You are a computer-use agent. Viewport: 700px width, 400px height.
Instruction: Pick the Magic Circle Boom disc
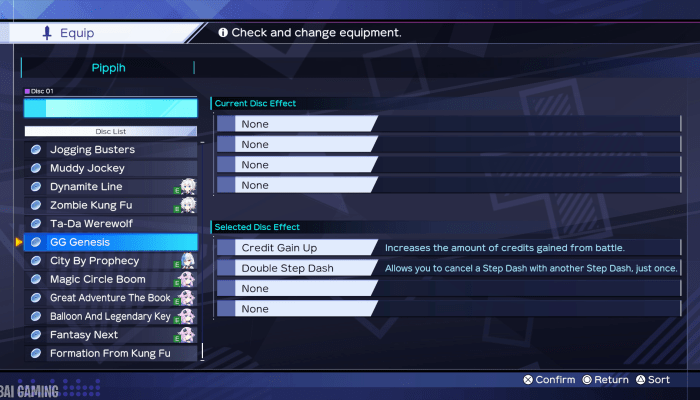click(110, 279)
